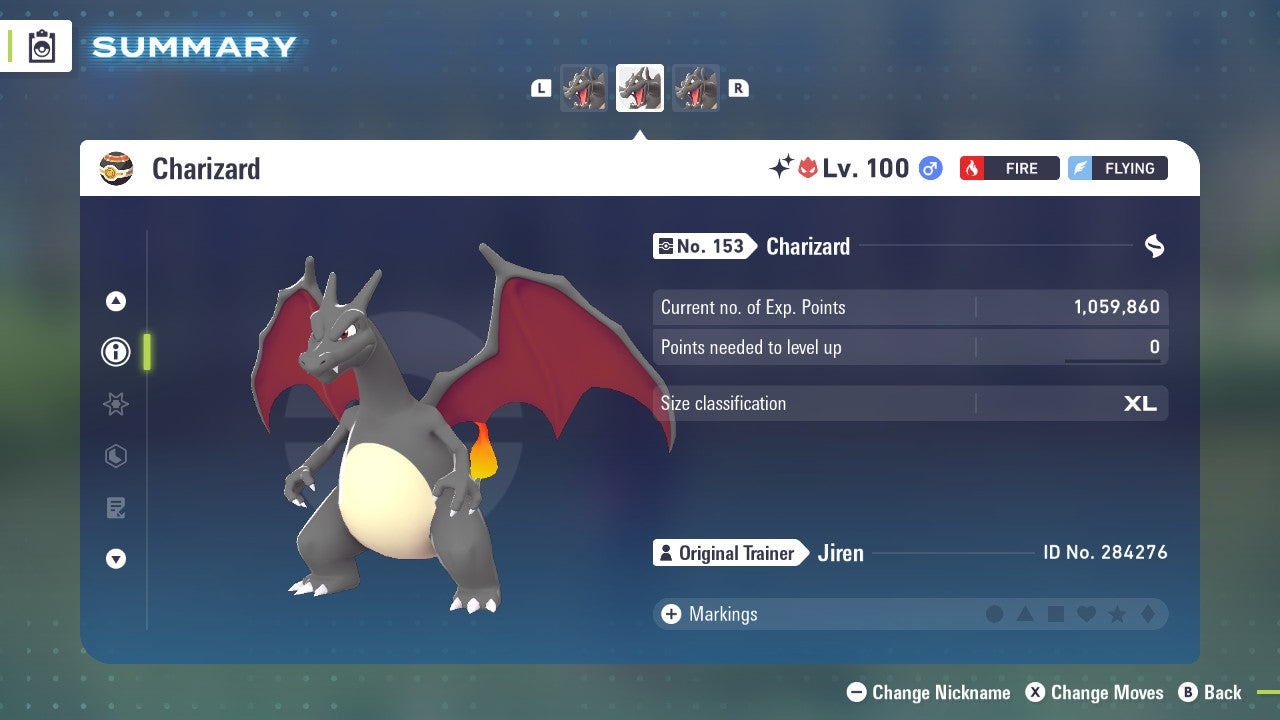The image size is (1280, 720).
Task: Select the leftmost Charizard thumbnail at top
Action: [584, 88]
